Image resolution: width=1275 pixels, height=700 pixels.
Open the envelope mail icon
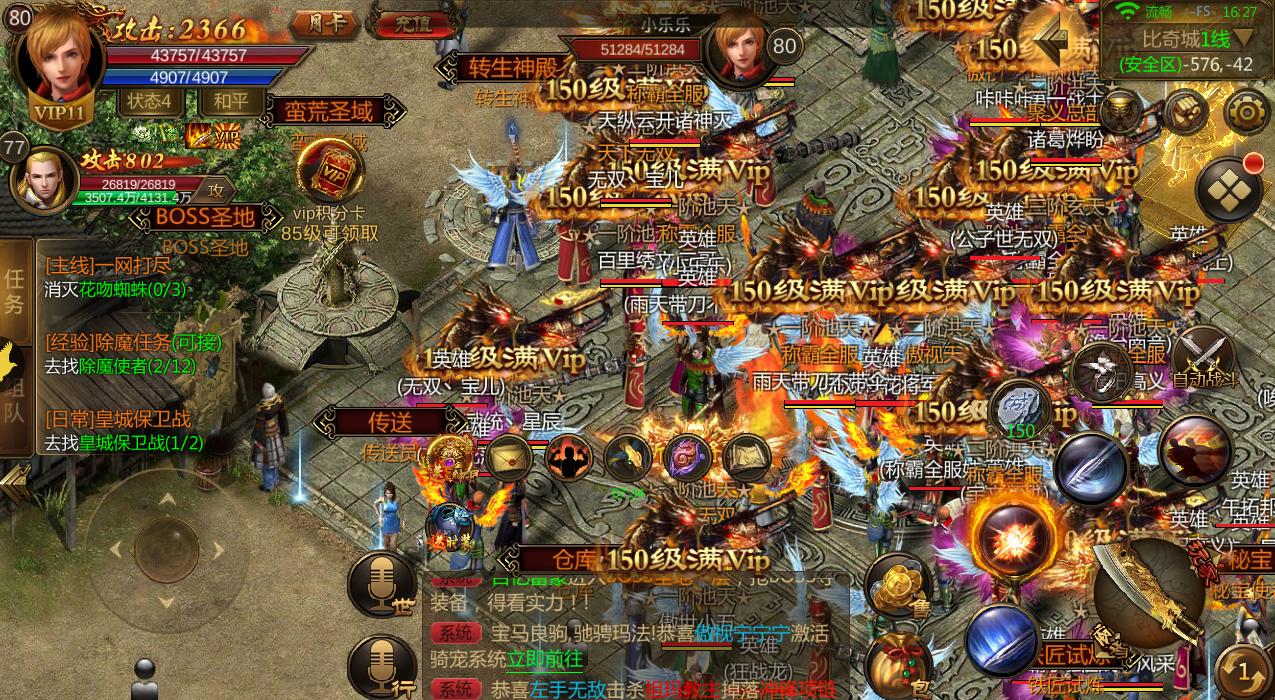coord(510,457)
